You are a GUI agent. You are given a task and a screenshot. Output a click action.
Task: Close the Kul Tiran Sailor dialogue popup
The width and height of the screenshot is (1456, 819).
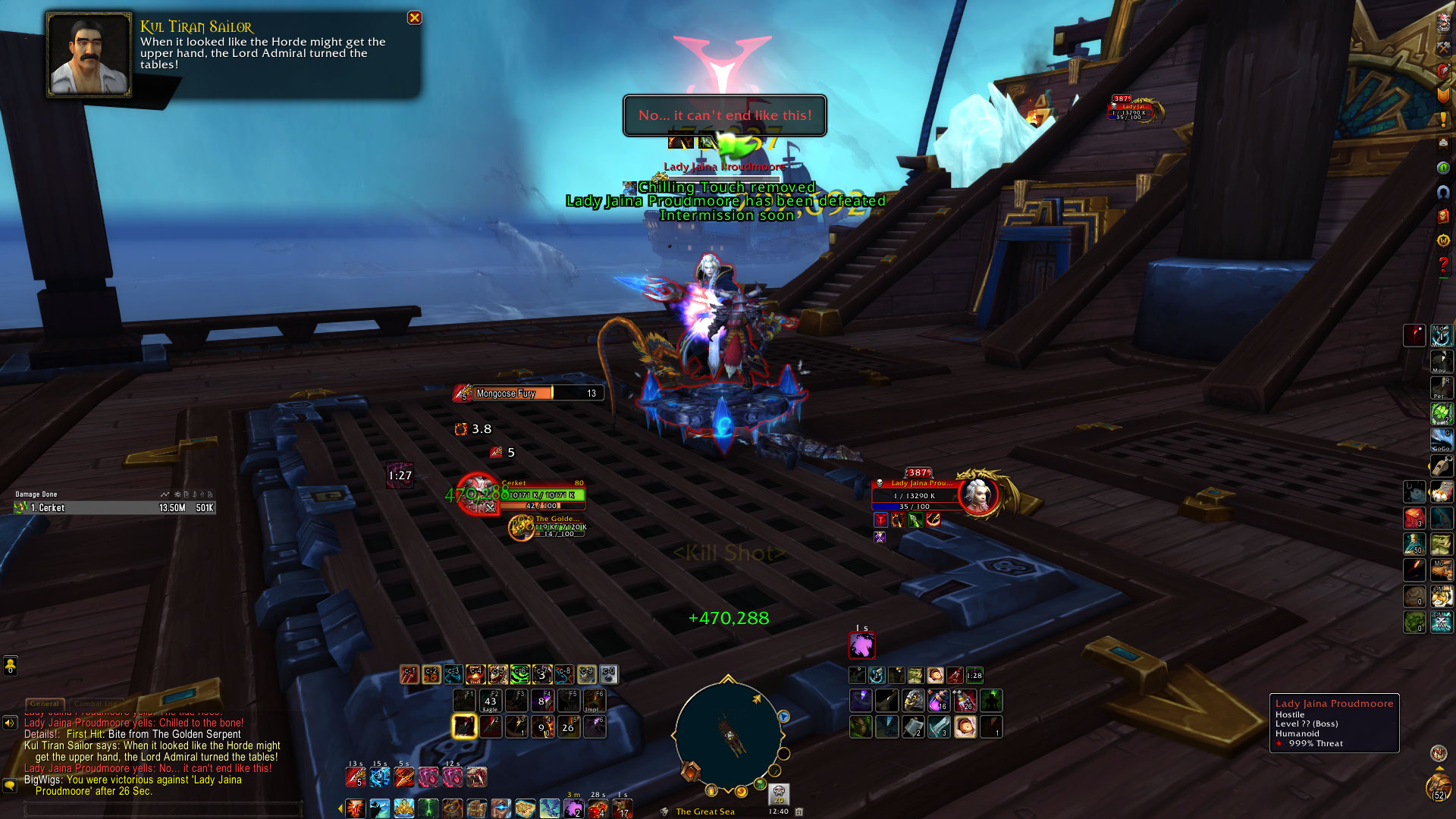[x=415, y=17]
